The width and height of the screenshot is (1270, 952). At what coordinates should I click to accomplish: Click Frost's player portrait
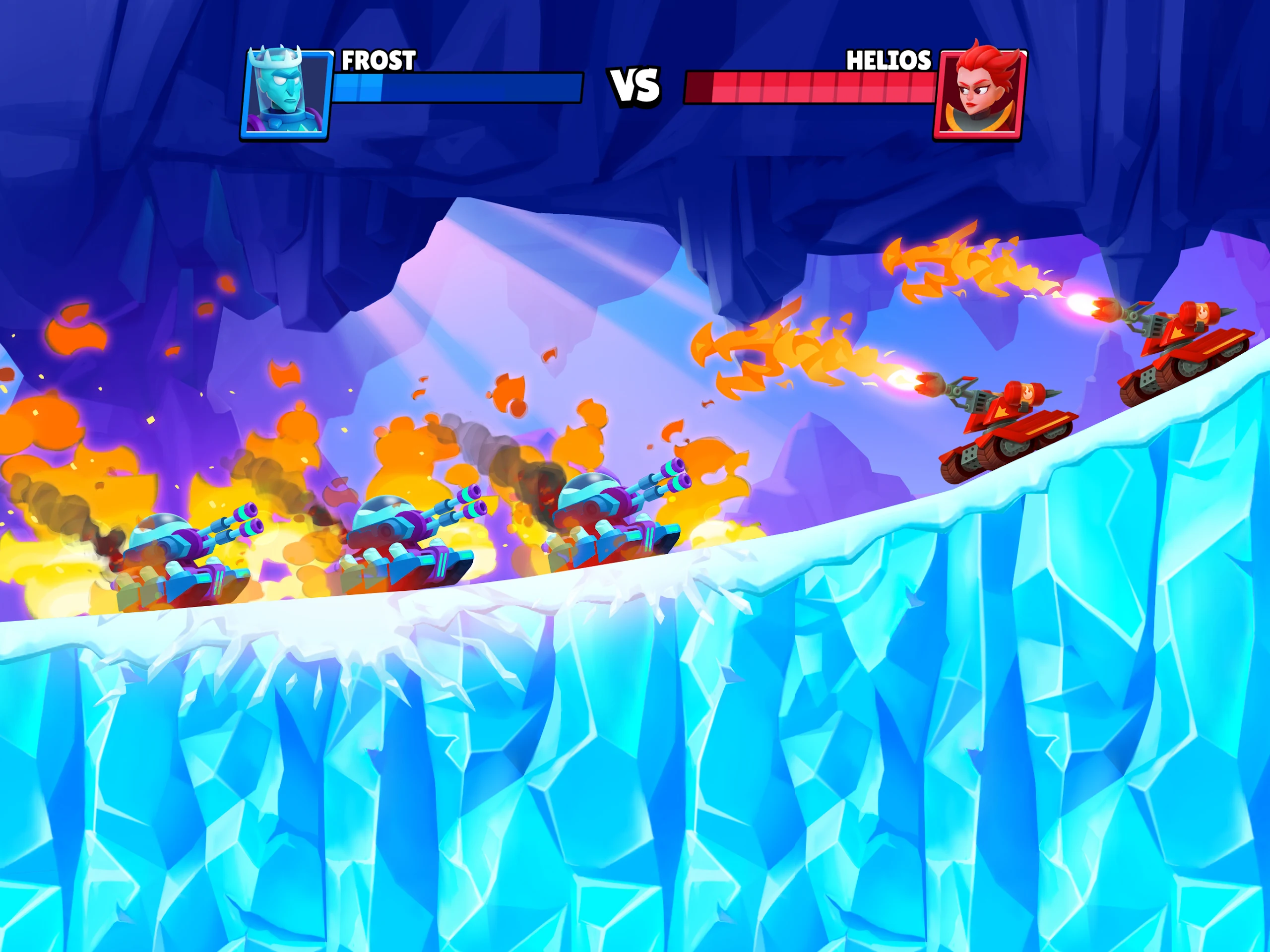pos(286,94)
